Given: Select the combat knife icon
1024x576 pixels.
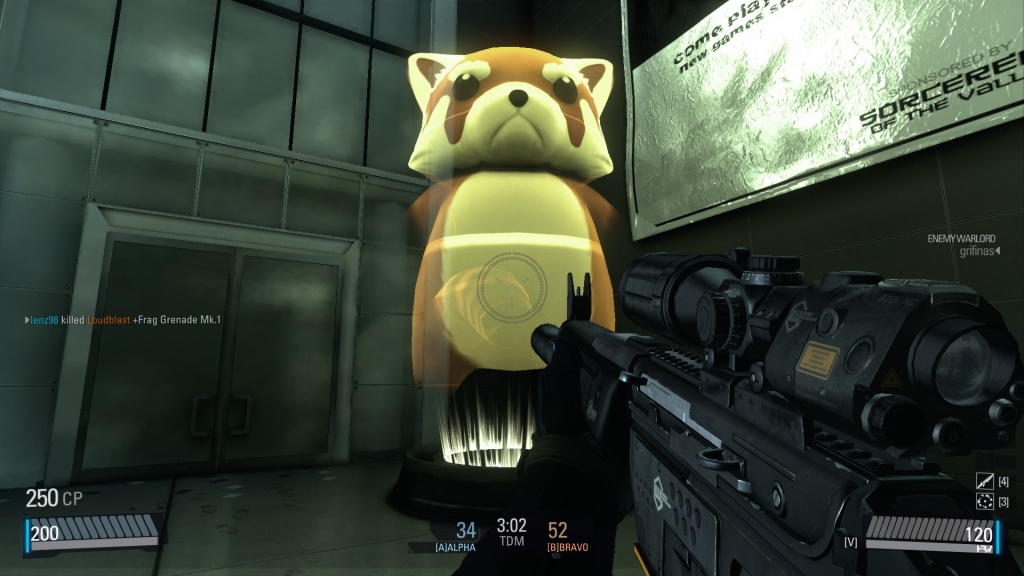Looking at the screenshot, I should coord(984,482).
